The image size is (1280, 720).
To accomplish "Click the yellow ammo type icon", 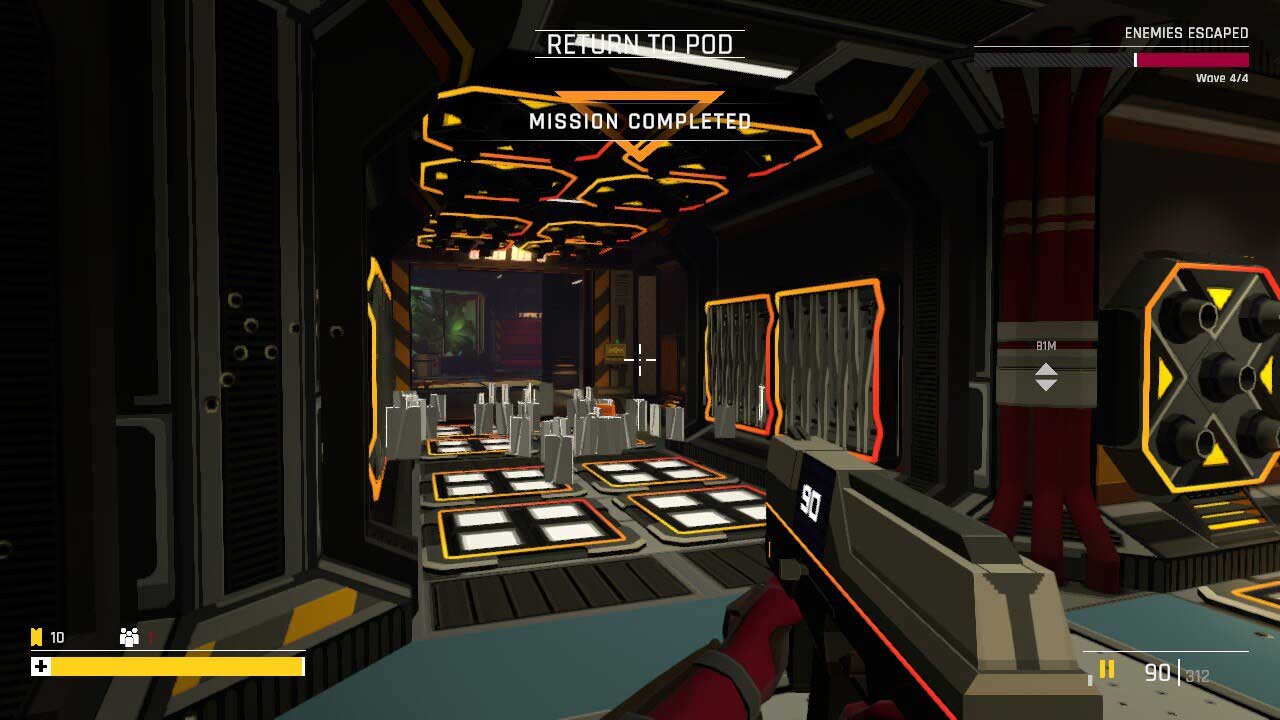I will pyautogui.click(x=1107, y=670).
